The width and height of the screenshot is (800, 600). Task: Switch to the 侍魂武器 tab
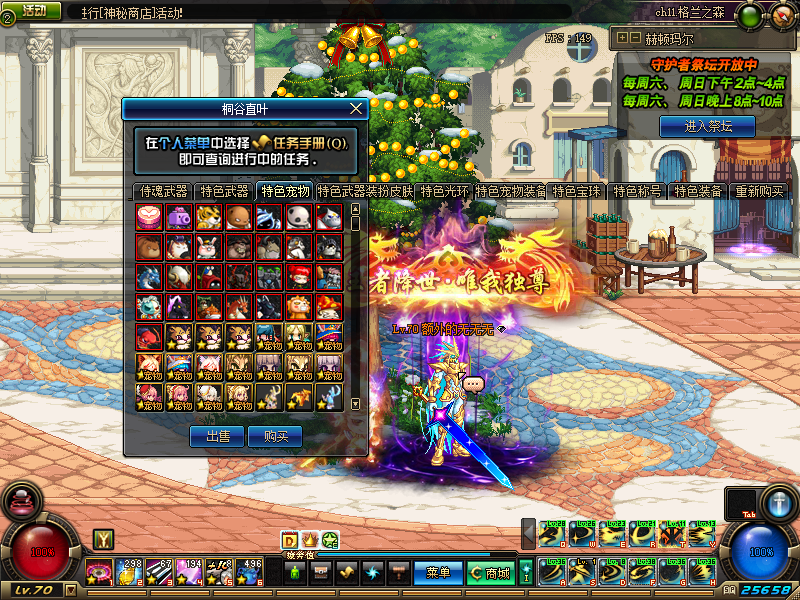click(164, 191)
